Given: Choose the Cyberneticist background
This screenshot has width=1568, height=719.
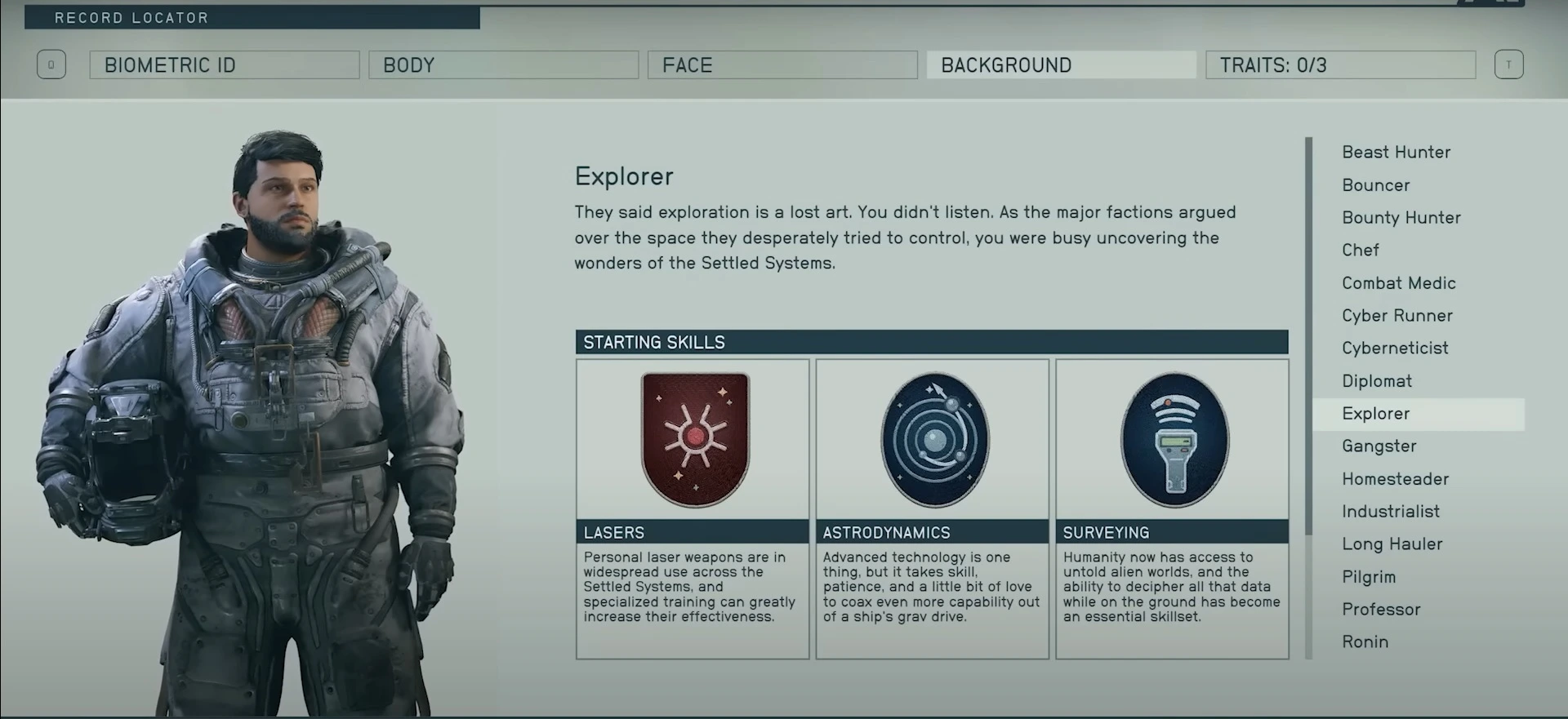Looking at the screenshot, I should point(1395,348).
